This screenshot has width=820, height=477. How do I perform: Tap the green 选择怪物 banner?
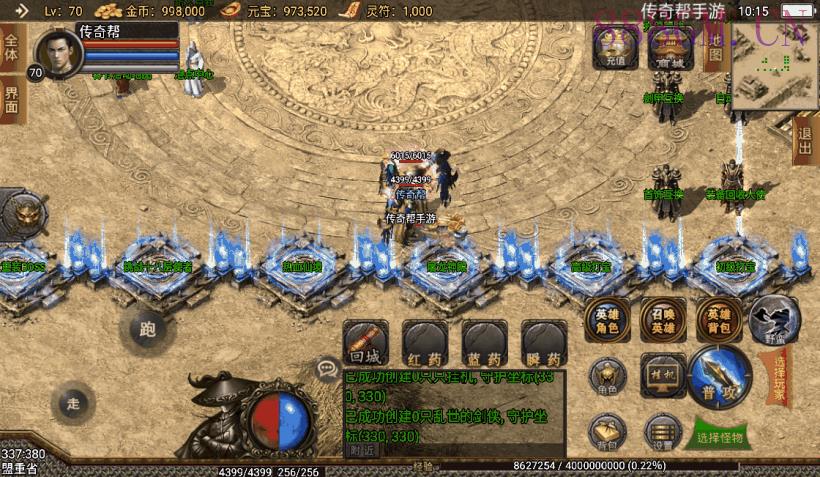pyautogui.click(x=719, y=437)
